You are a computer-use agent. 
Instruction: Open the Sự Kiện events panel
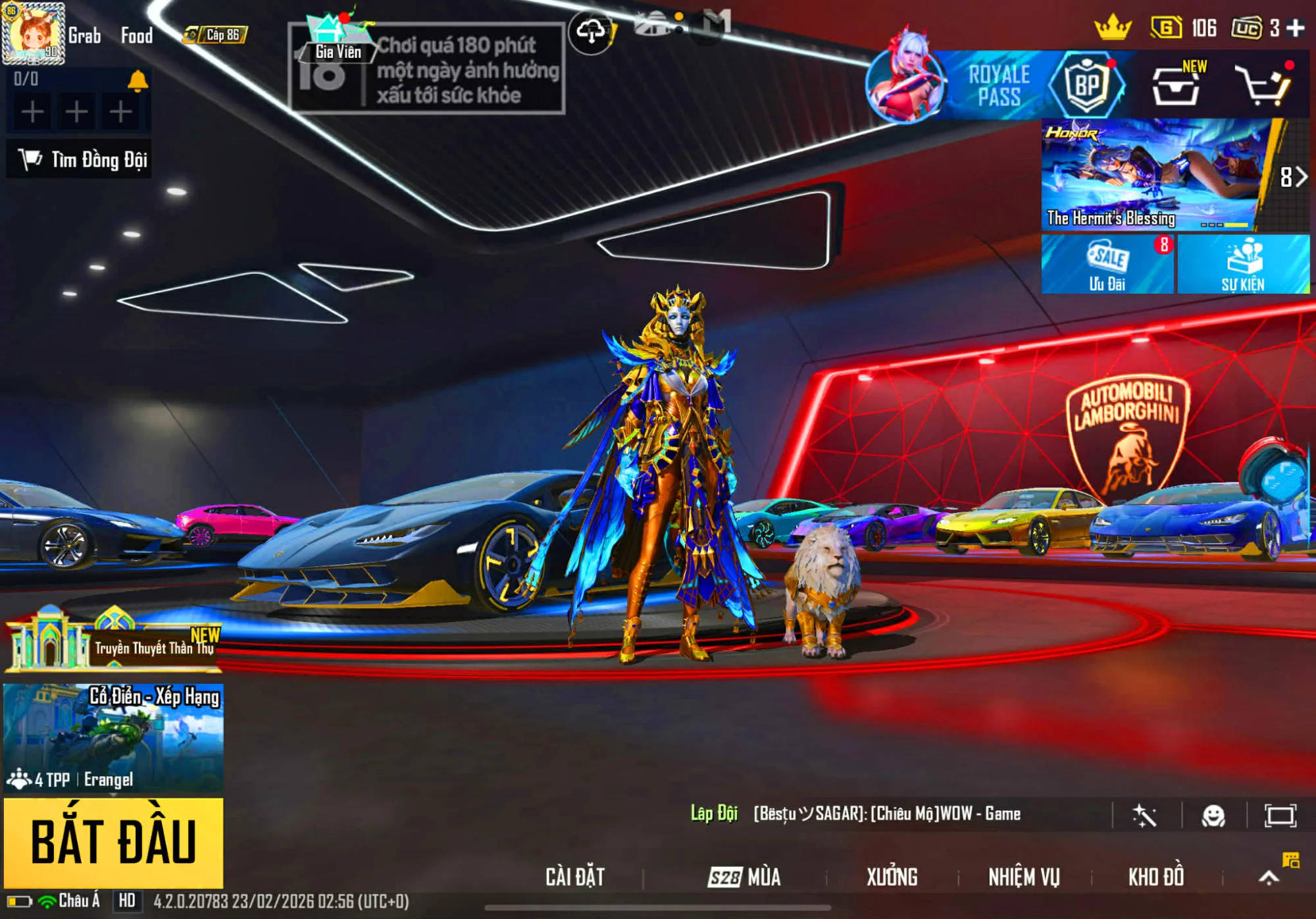1243,265
